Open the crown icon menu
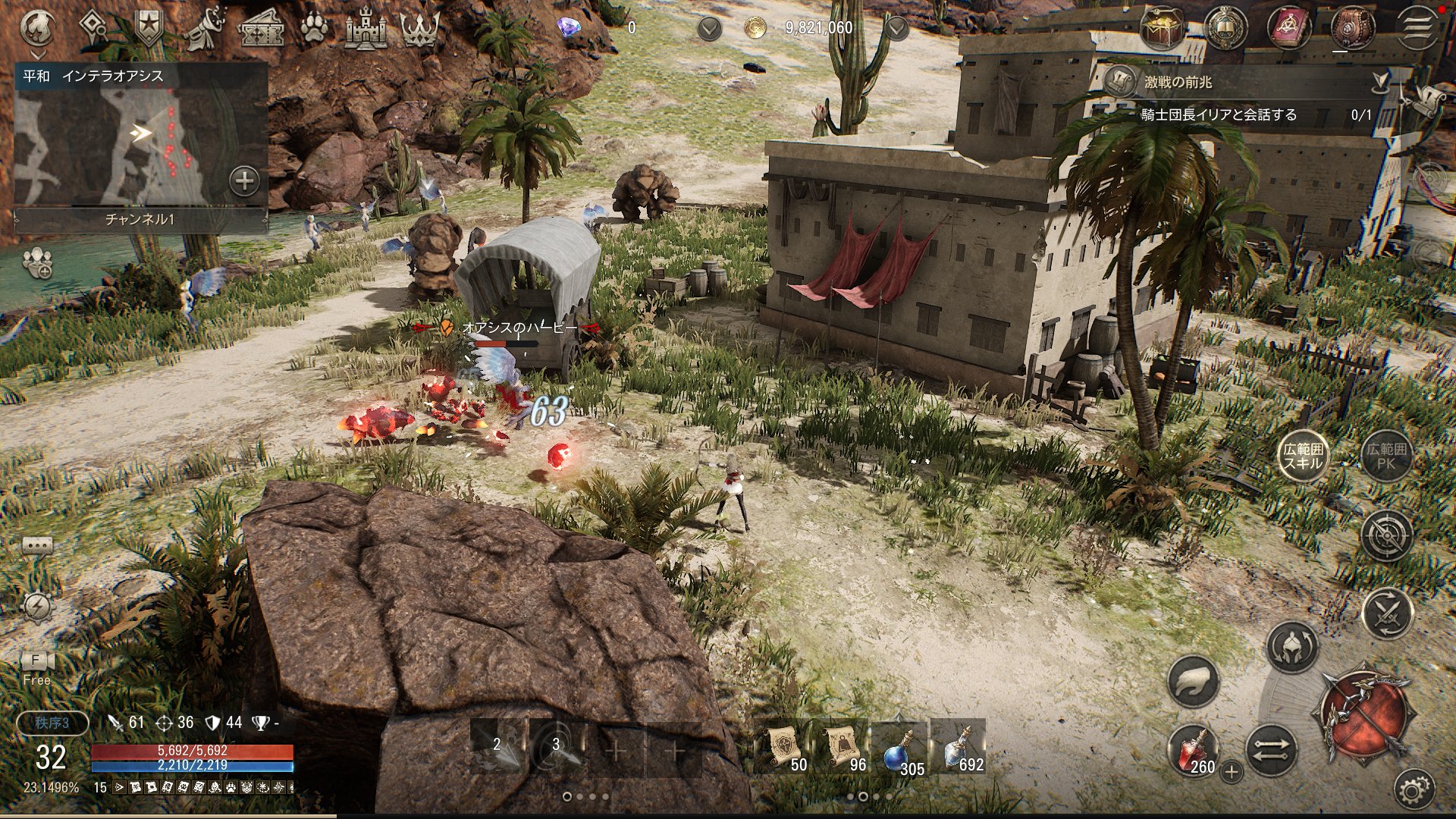 pyautogui.click(x=419, y=29)
